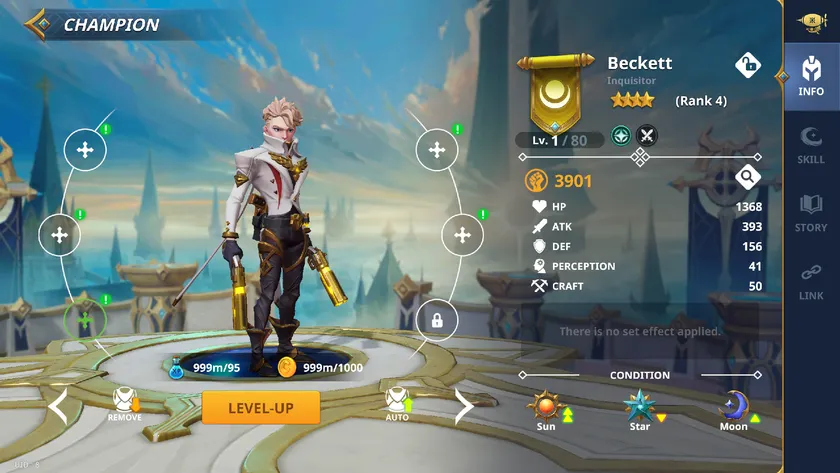The height and width of the screenshot is (473, 840).
Task: Select the locked equipment slot
Action: (436, 320)
